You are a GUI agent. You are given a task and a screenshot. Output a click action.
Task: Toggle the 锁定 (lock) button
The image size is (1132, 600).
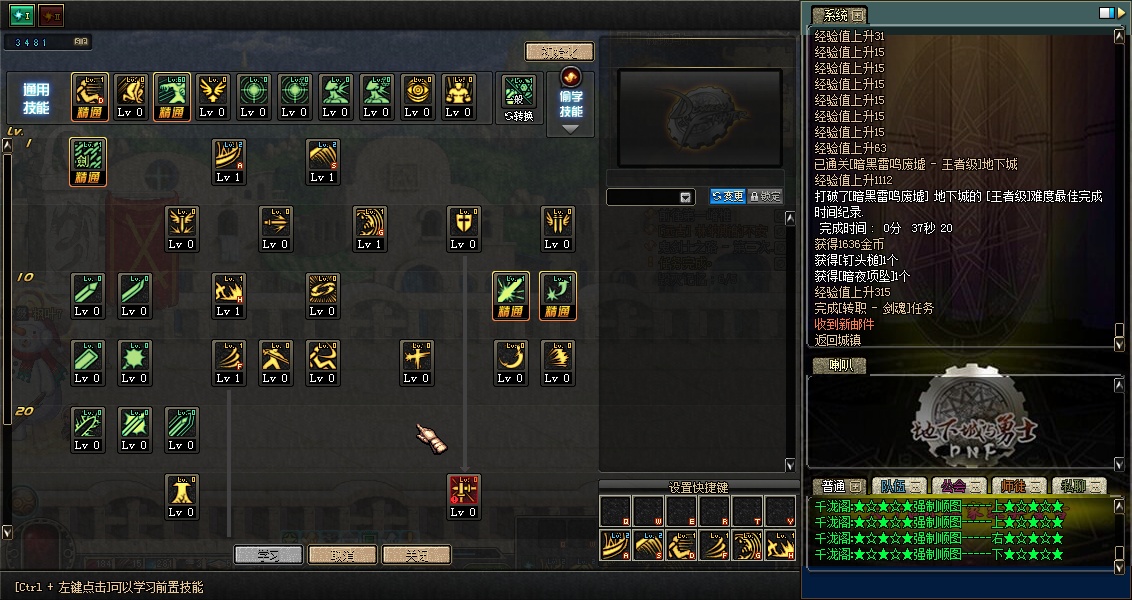coord(765,197)
